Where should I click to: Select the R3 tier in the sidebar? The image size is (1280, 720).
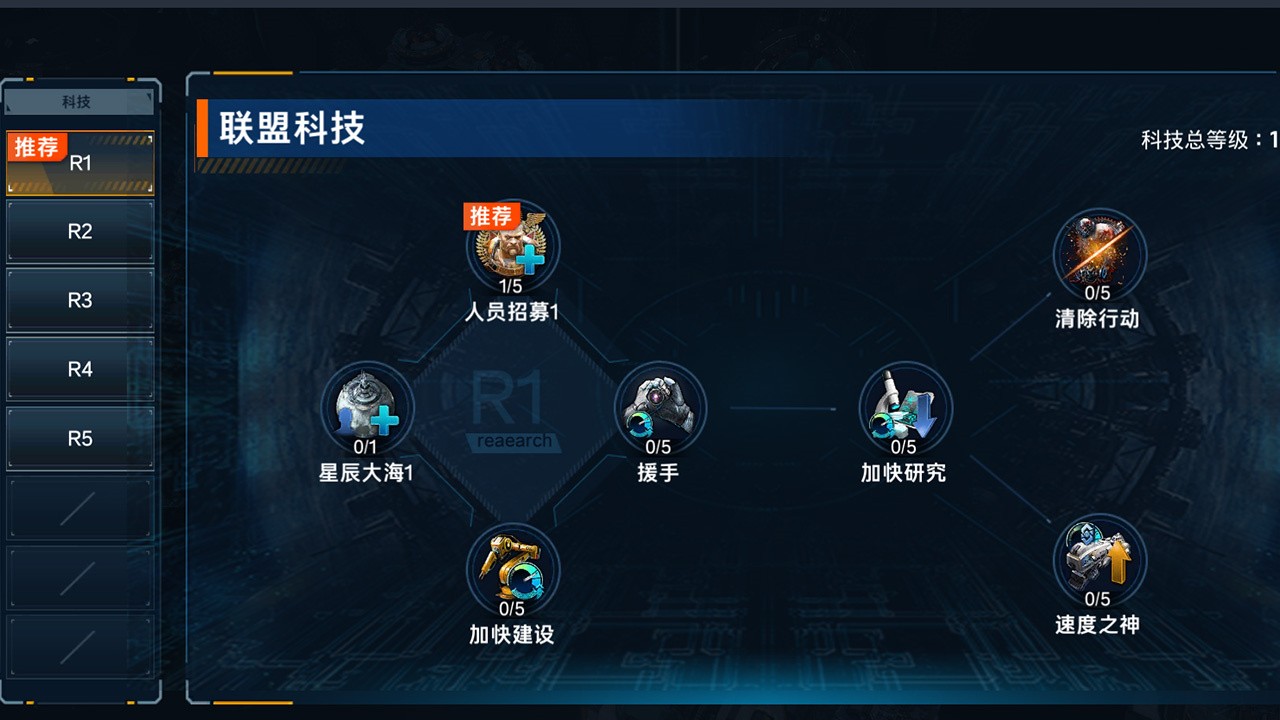79,299
